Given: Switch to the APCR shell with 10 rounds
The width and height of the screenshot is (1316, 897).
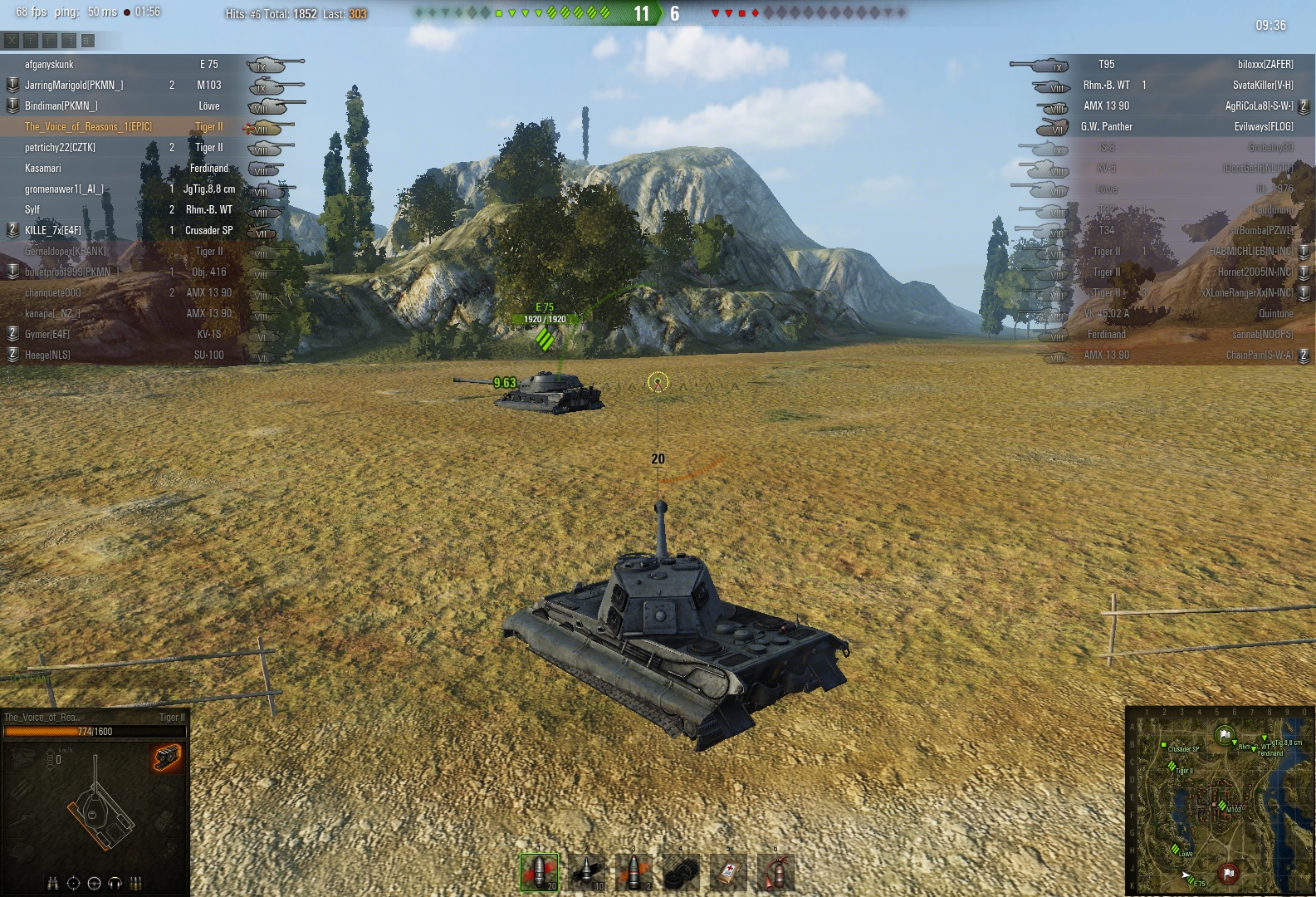Looking at the screenshot, I should [586, 872].
